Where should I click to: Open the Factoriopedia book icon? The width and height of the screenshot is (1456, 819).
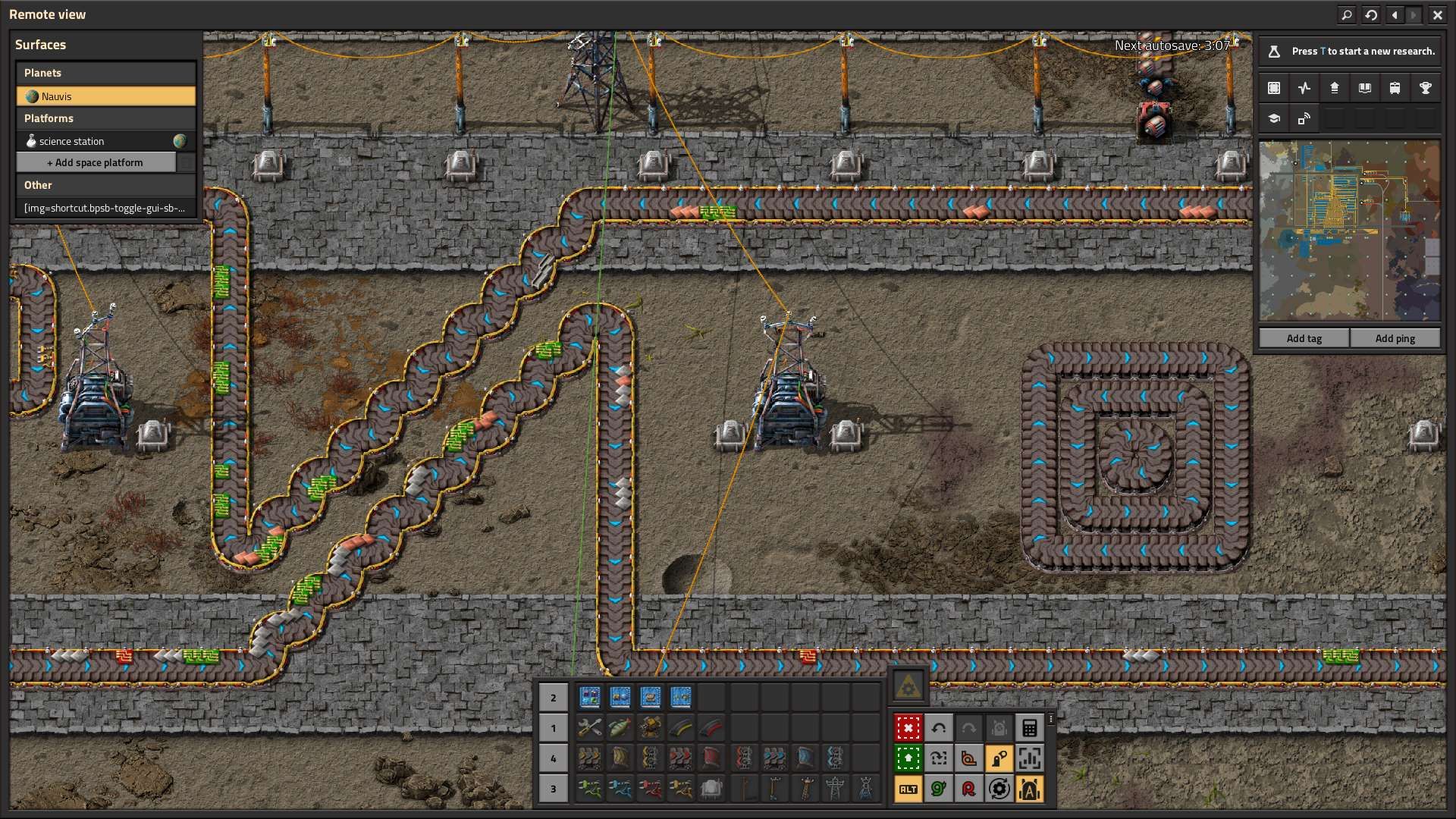point(1364,88)
